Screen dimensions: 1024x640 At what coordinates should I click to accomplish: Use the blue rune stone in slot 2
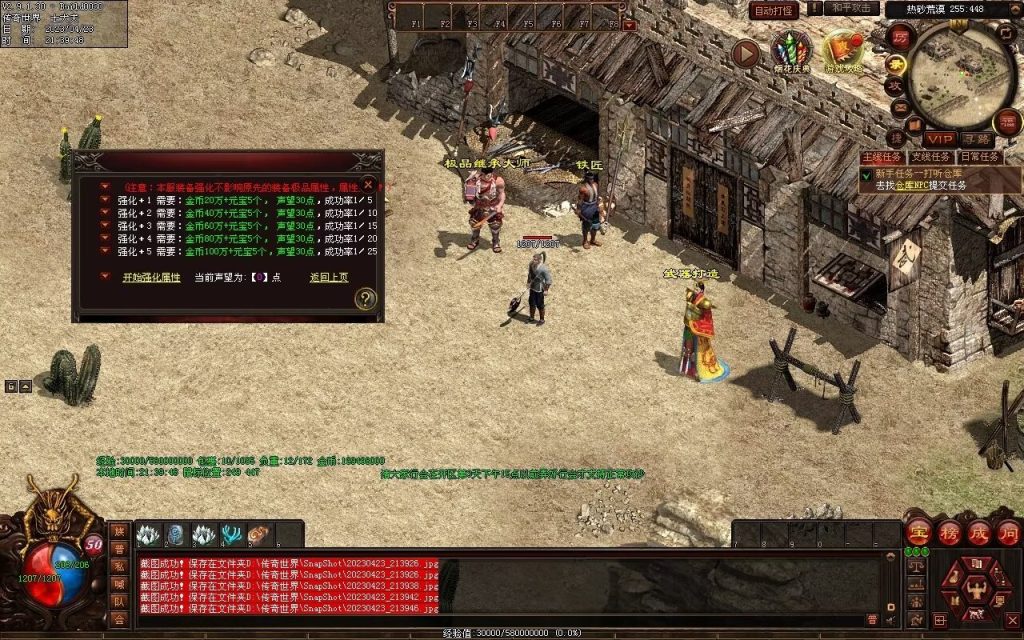click(x=175, y=535)
